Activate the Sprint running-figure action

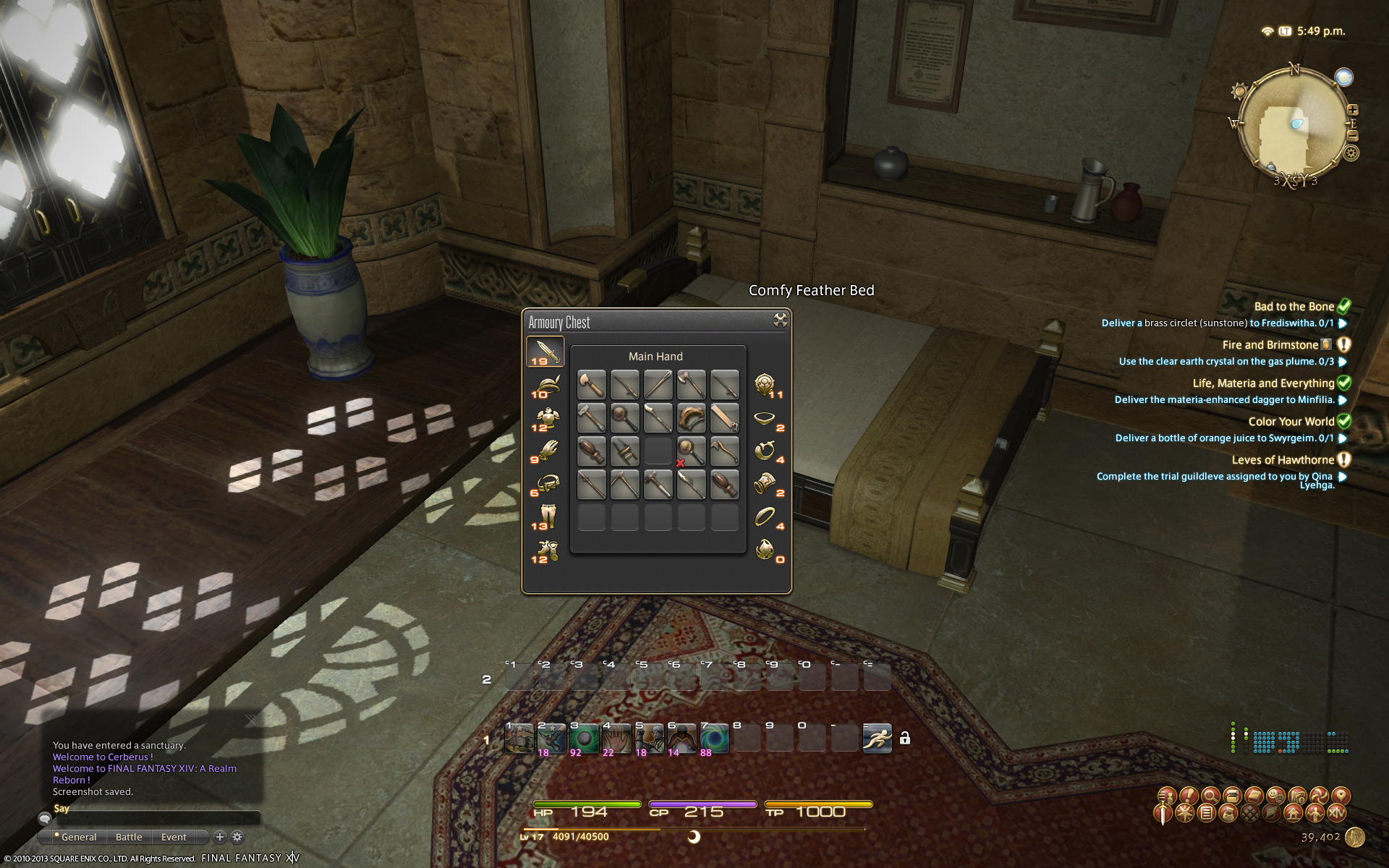(877, 739)
